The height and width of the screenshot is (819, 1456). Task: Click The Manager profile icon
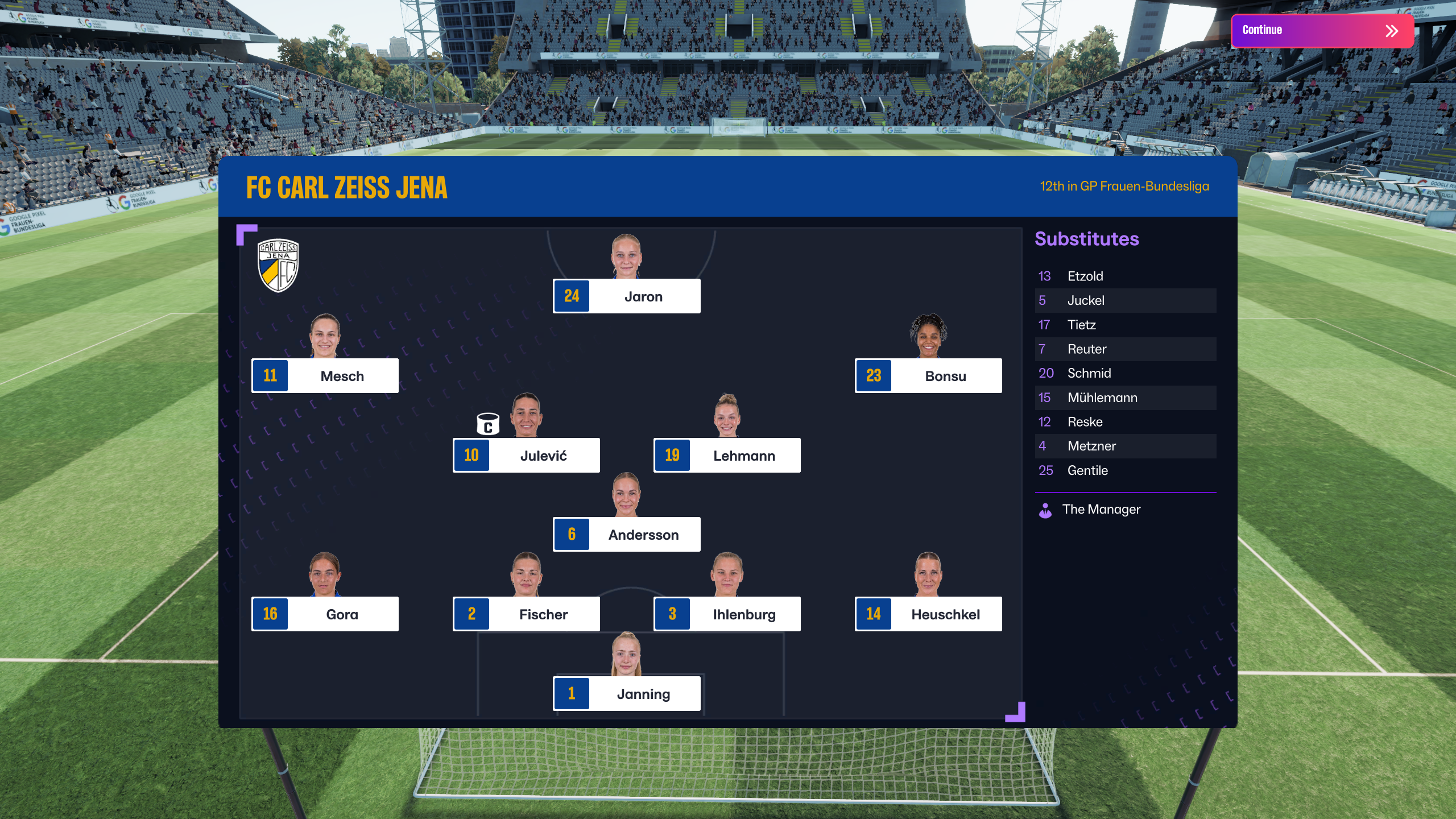1046,510
